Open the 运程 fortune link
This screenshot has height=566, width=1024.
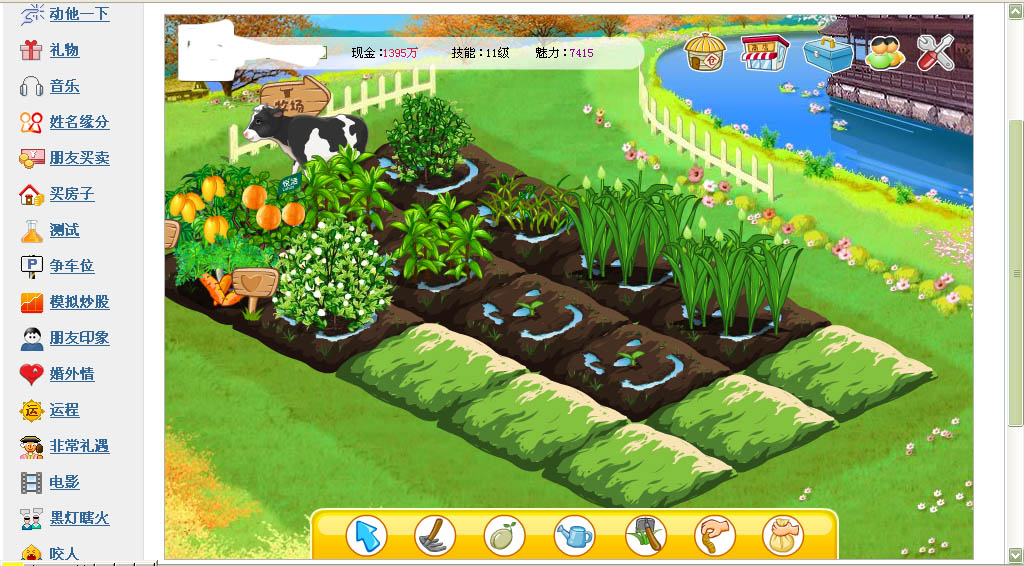coord(64,410)
